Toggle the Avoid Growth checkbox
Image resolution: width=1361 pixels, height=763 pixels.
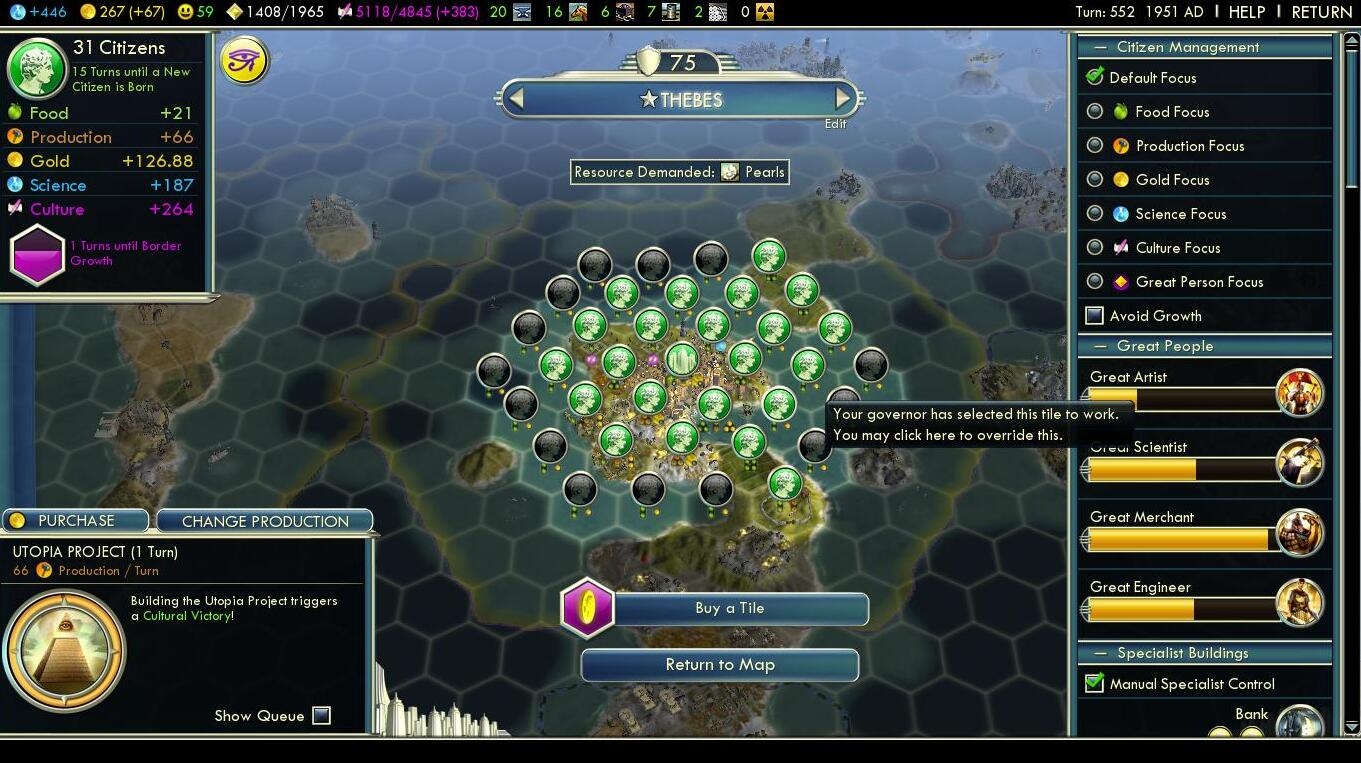tap(1095, 316)
